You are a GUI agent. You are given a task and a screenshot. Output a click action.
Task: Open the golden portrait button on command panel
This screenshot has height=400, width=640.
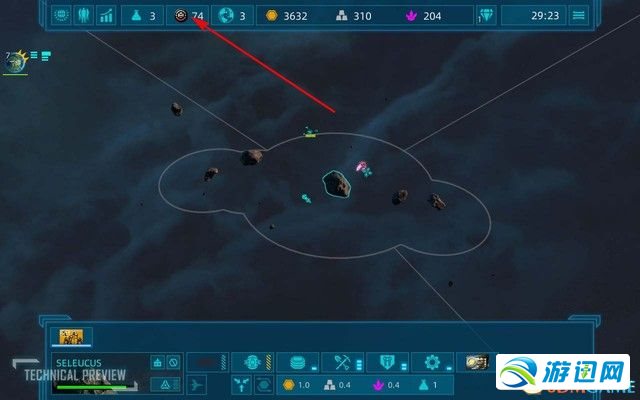[x=476, y=362]
